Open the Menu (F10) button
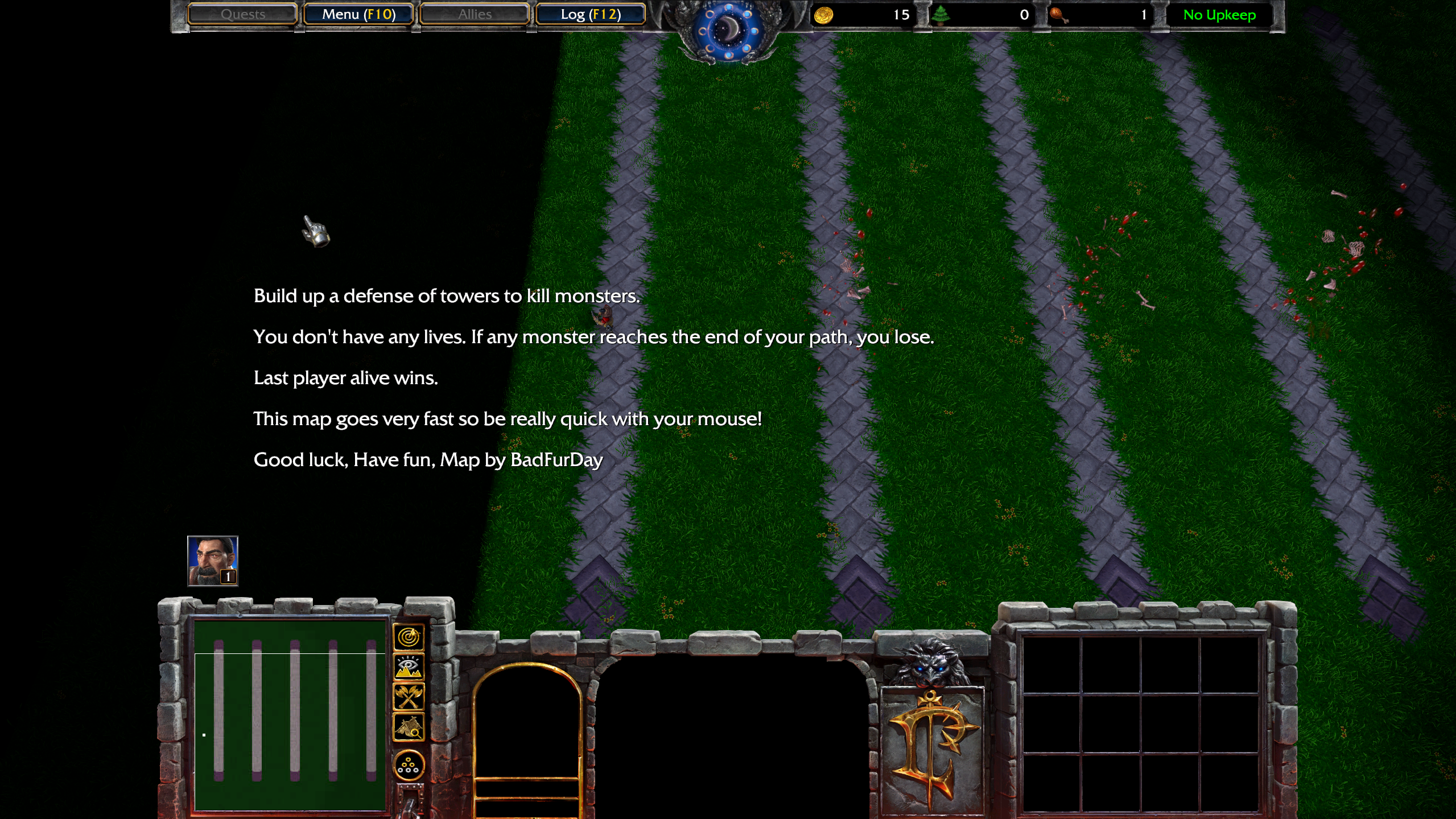The width and height of the screenshot is (1456, 819). click(358, 14)
